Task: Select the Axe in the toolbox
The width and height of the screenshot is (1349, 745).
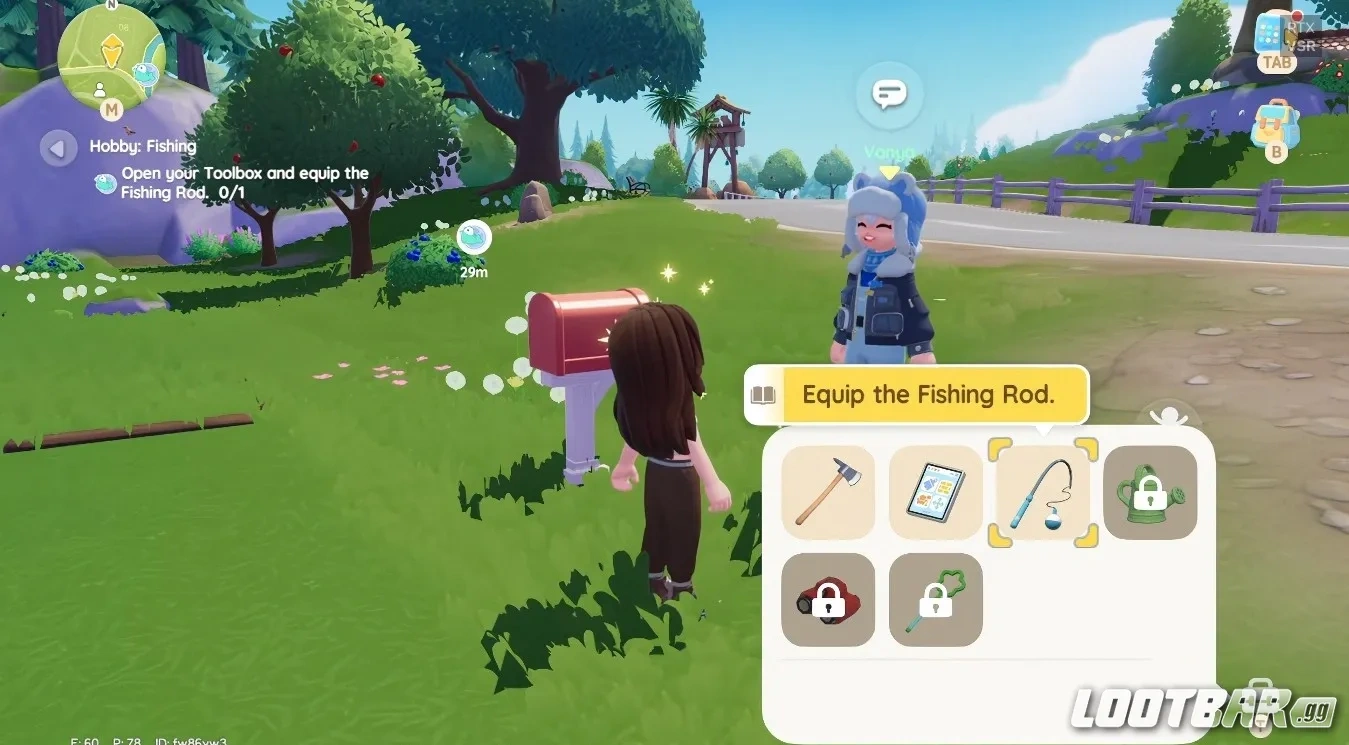Action: tap(828, 492)
